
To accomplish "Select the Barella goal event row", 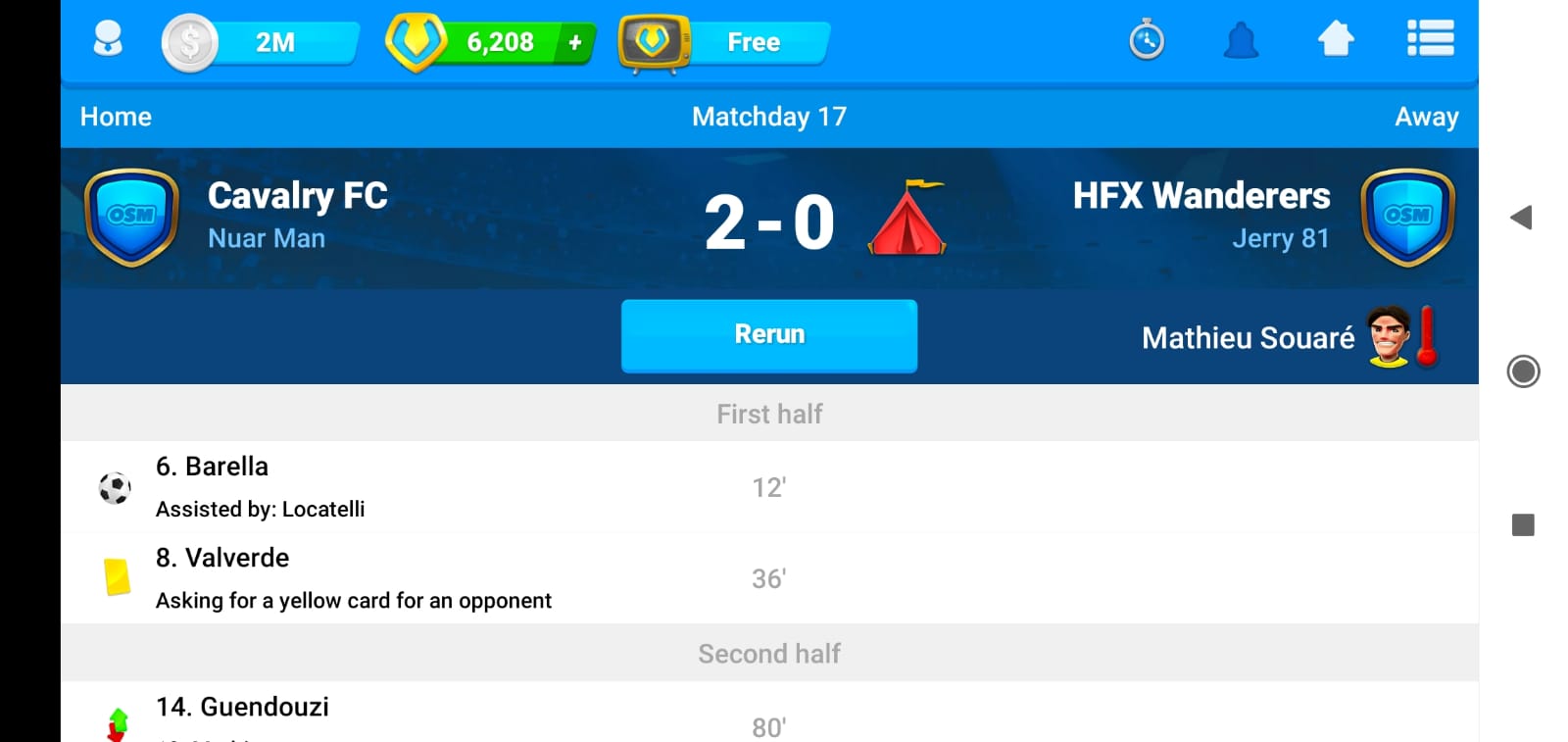I will pyautogui.click(x=769, y=487).
